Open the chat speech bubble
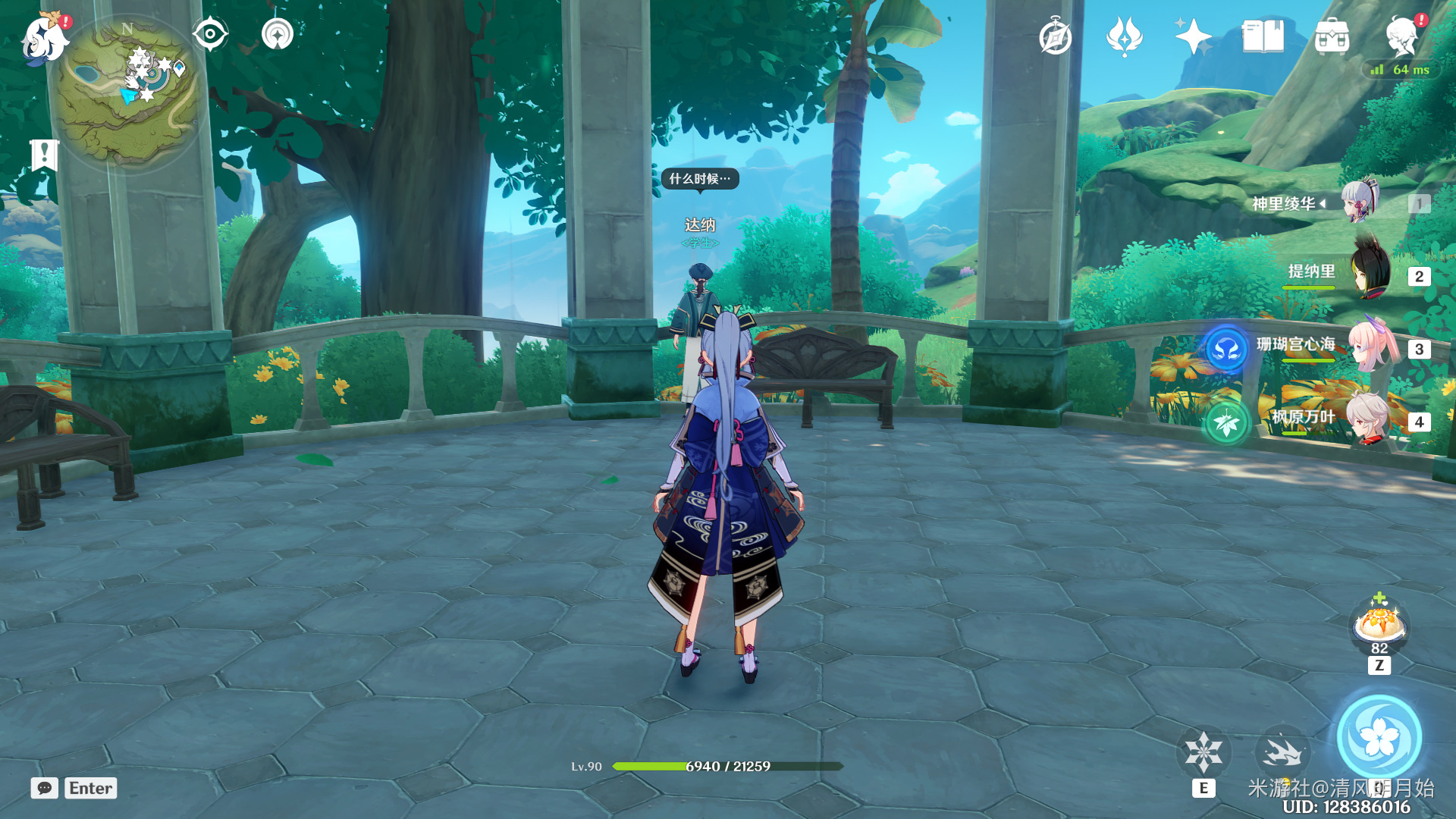1456x819 pixels. pyautogui.click(x=45, y=788)
